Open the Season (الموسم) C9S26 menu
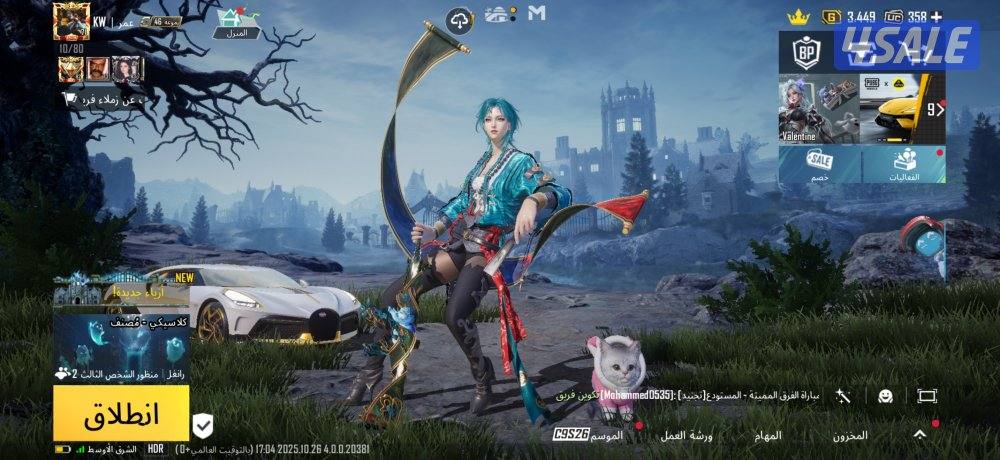1000x460 pixels. (x=589, y=435)
